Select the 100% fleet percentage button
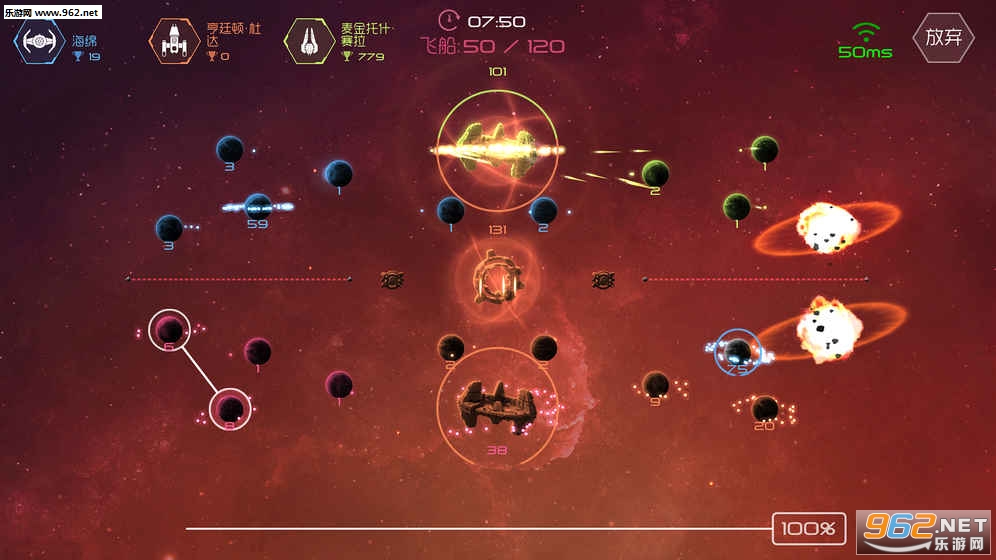This screenshot has height=560, width=996. coord(809,528)
